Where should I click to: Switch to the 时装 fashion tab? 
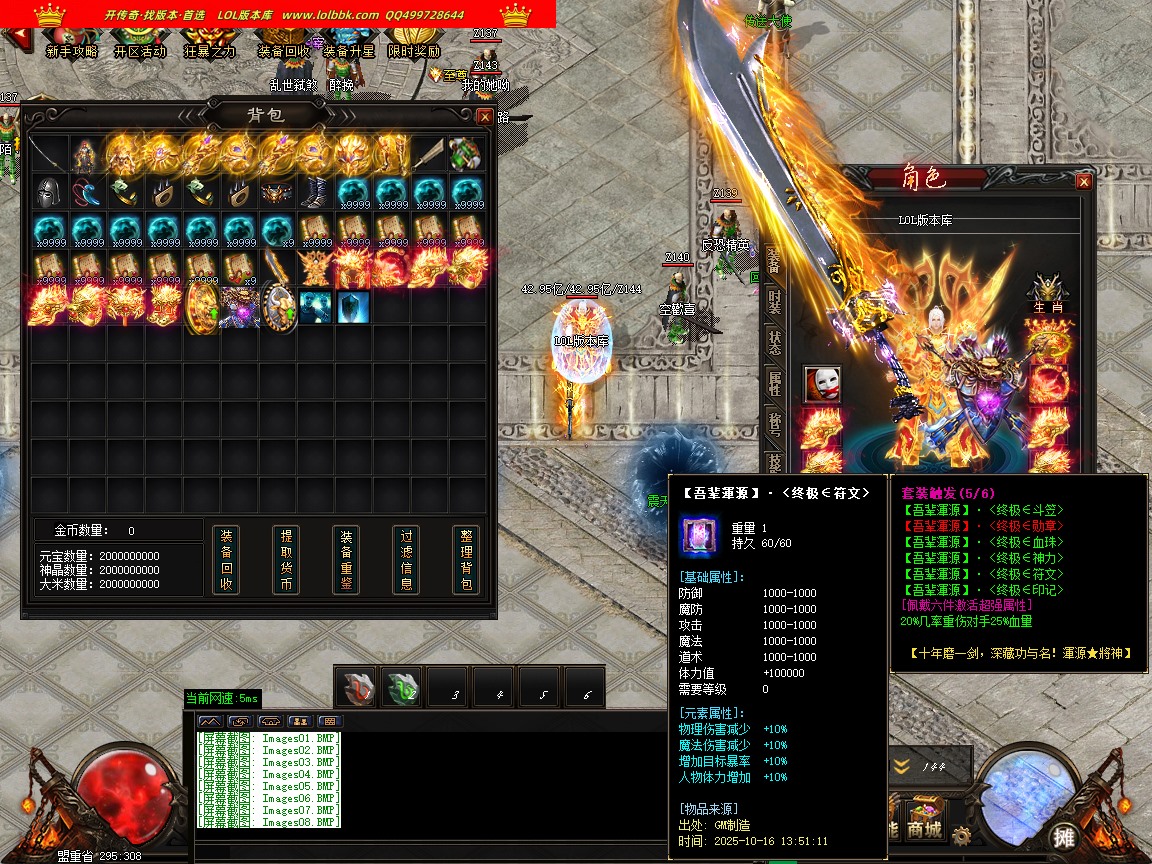click(x=774, y=300)
